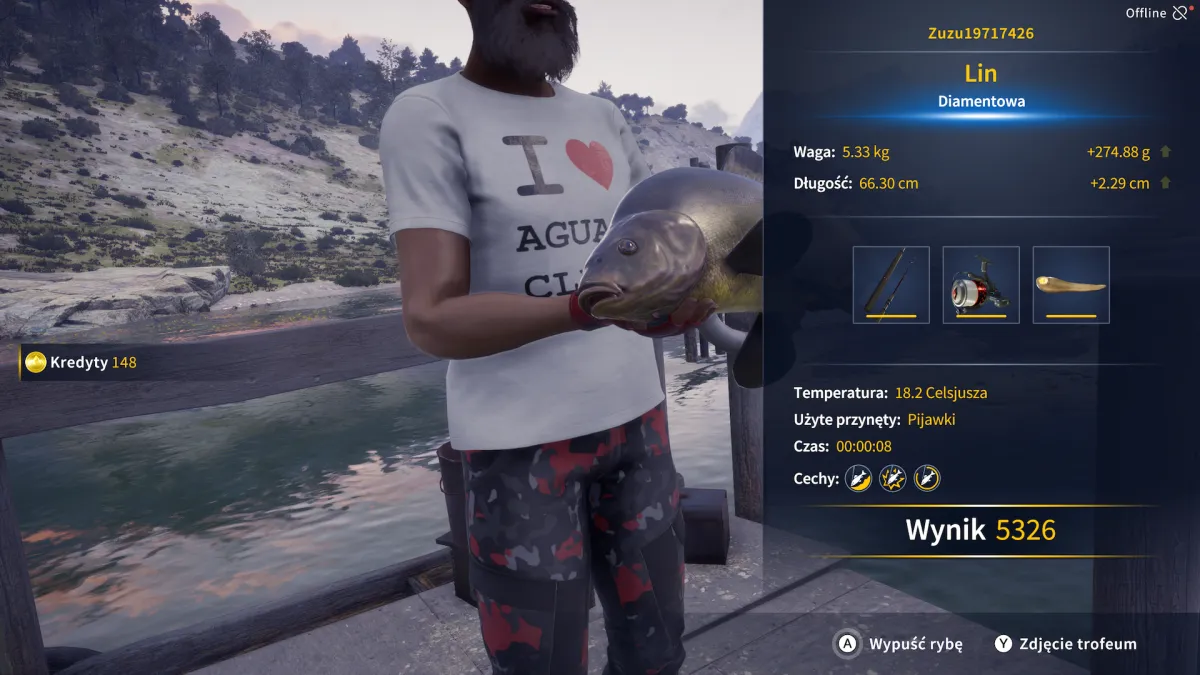Inspect the fish-with-spiky-burst trait icon

pos(892,478)
